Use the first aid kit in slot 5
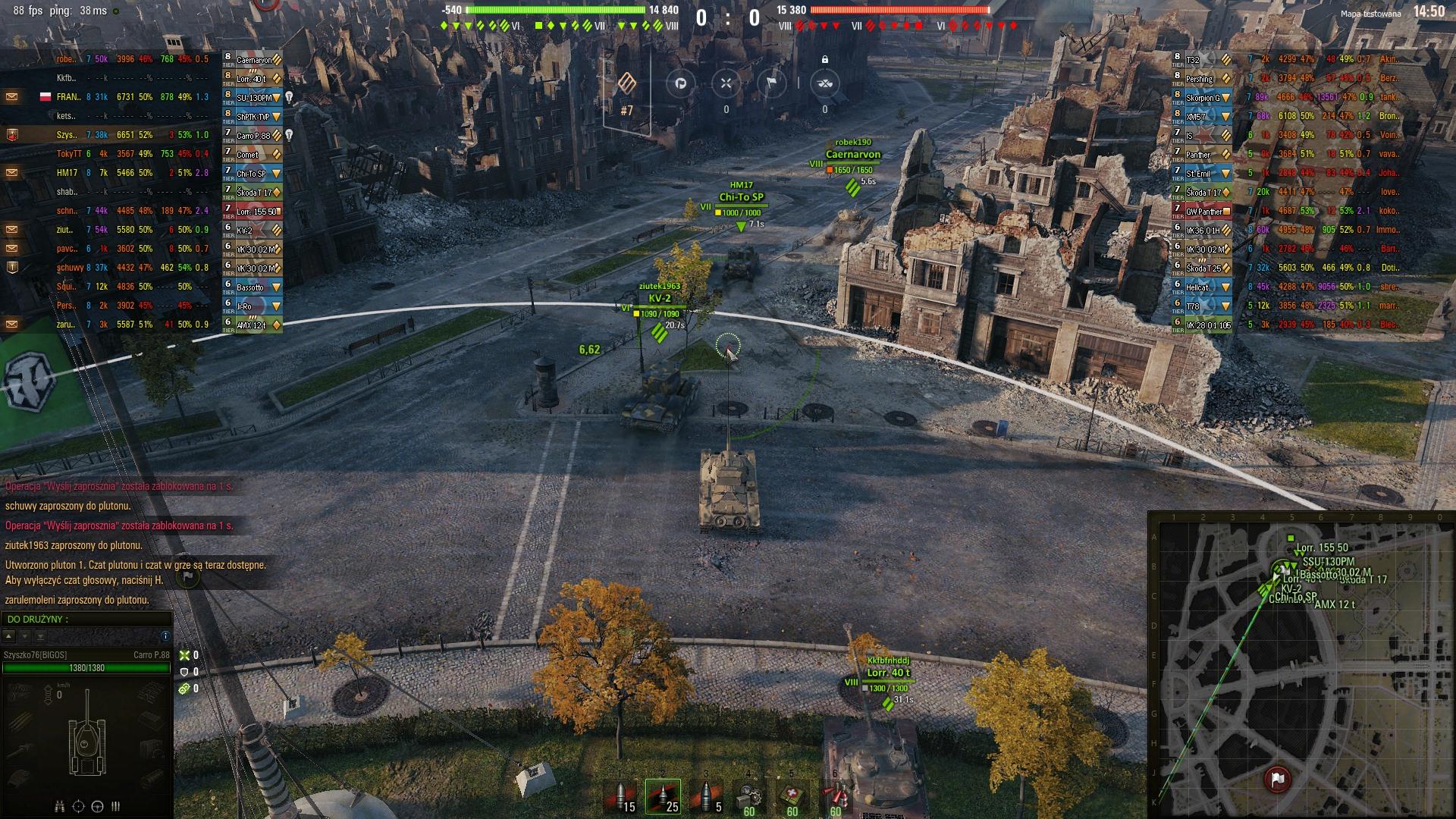This screenshot has width=1456, height=819. (792, 795)
